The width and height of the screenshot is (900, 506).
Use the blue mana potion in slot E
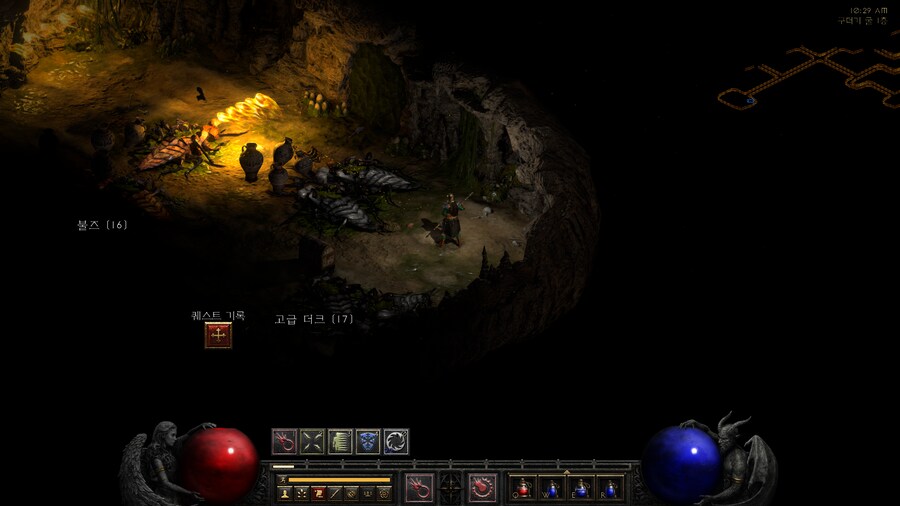(582, 488)
